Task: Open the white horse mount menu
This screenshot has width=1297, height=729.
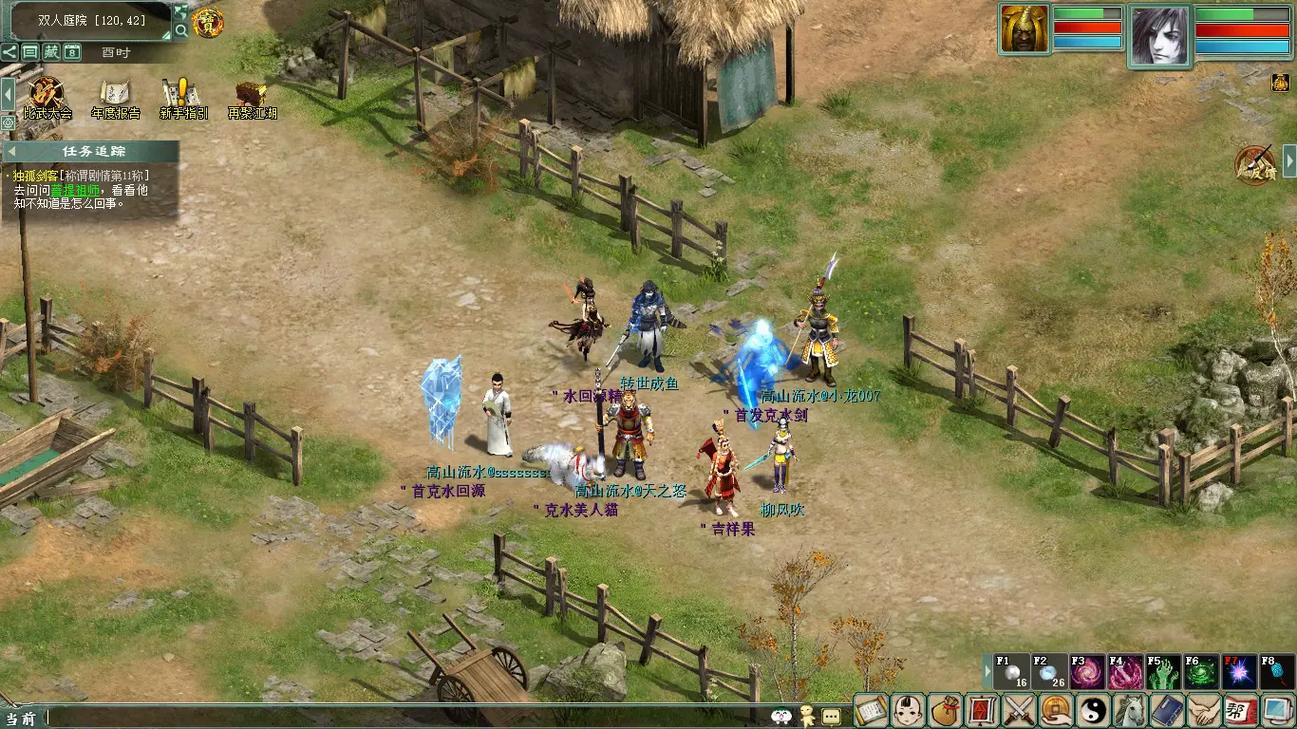Action: point(1130,711)
